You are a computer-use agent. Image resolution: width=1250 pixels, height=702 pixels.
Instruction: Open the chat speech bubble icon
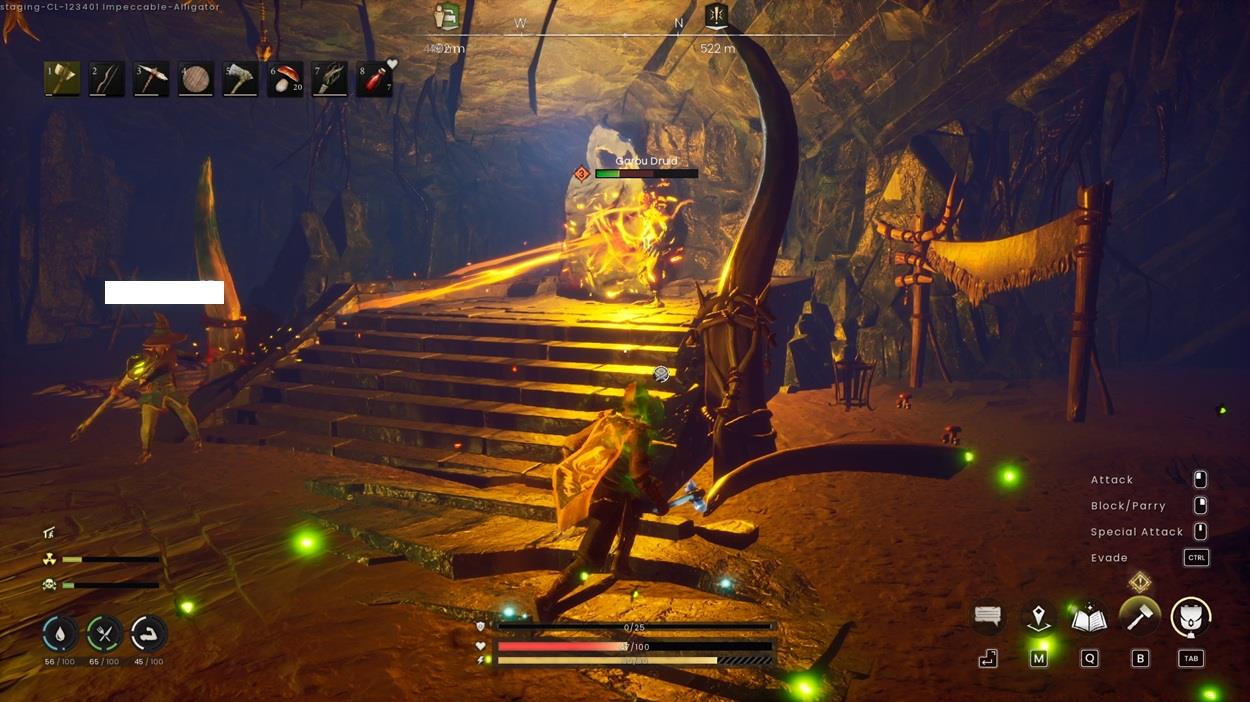[988, 617]
